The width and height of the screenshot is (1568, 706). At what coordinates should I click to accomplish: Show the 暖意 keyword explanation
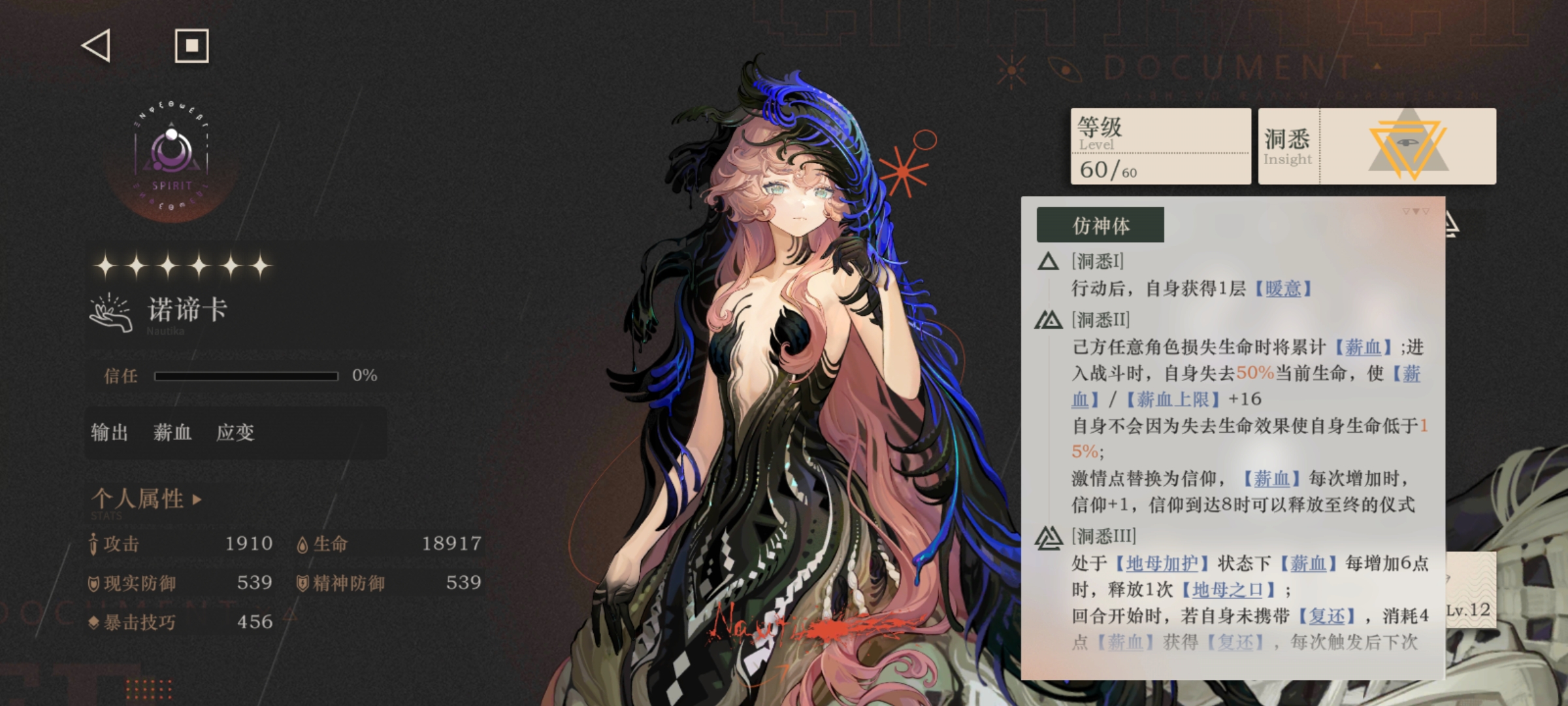(1282, 289)
